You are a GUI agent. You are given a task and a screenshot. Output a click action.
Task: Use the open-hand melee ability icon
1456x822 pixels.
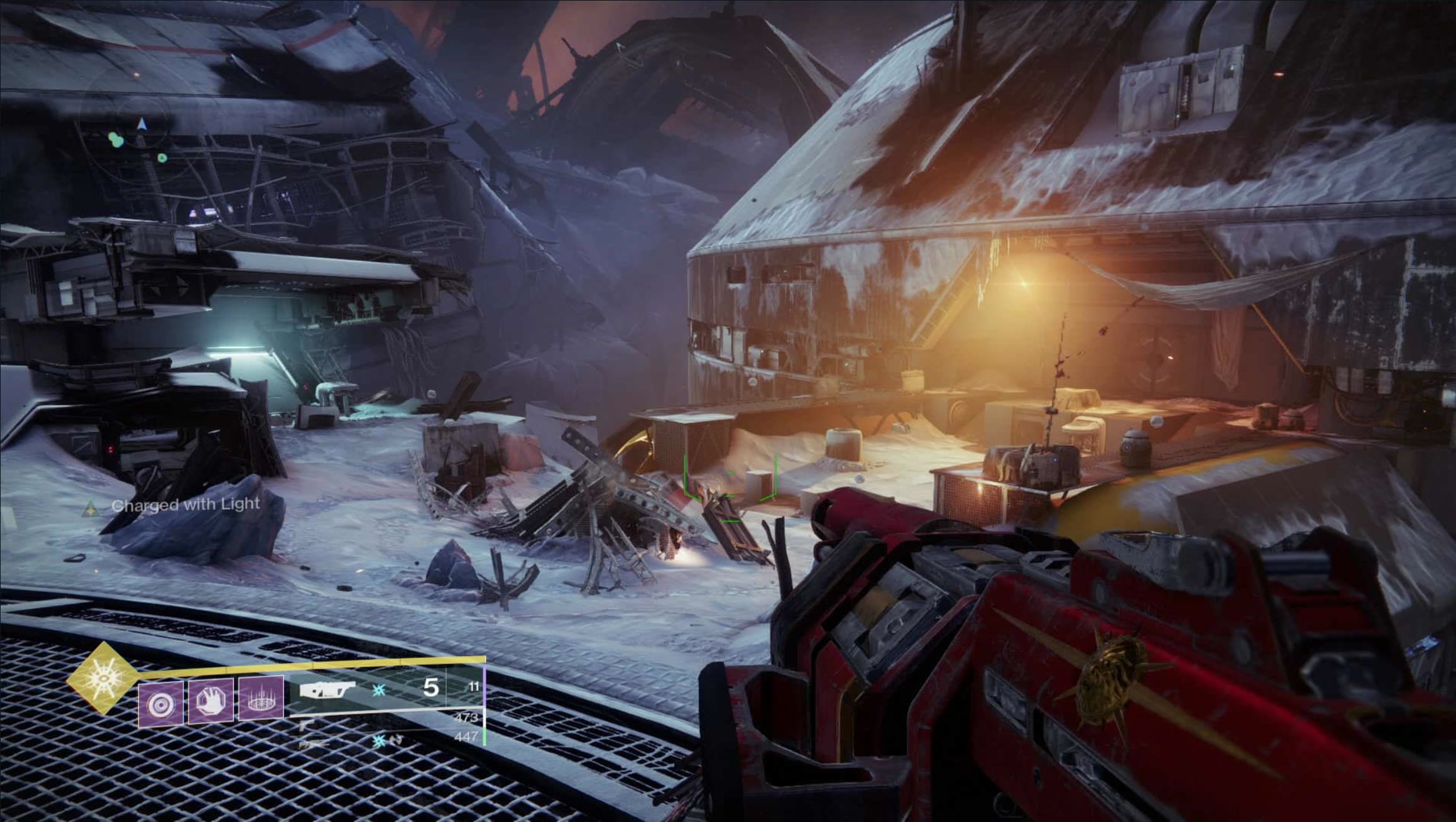(x=211, y=700)
